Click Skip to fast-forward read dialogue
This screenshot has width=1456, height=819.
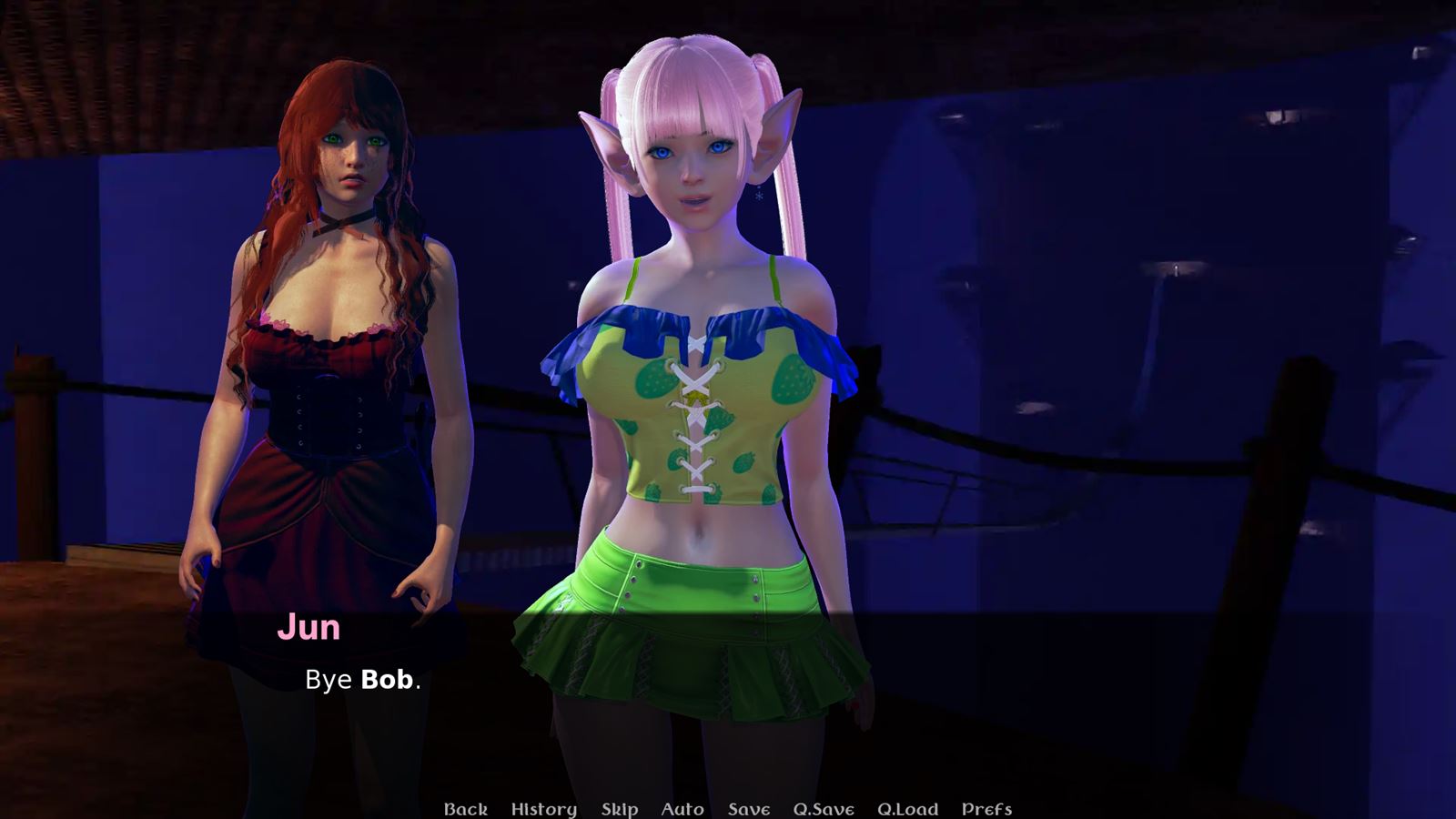[x=618, y=808]
